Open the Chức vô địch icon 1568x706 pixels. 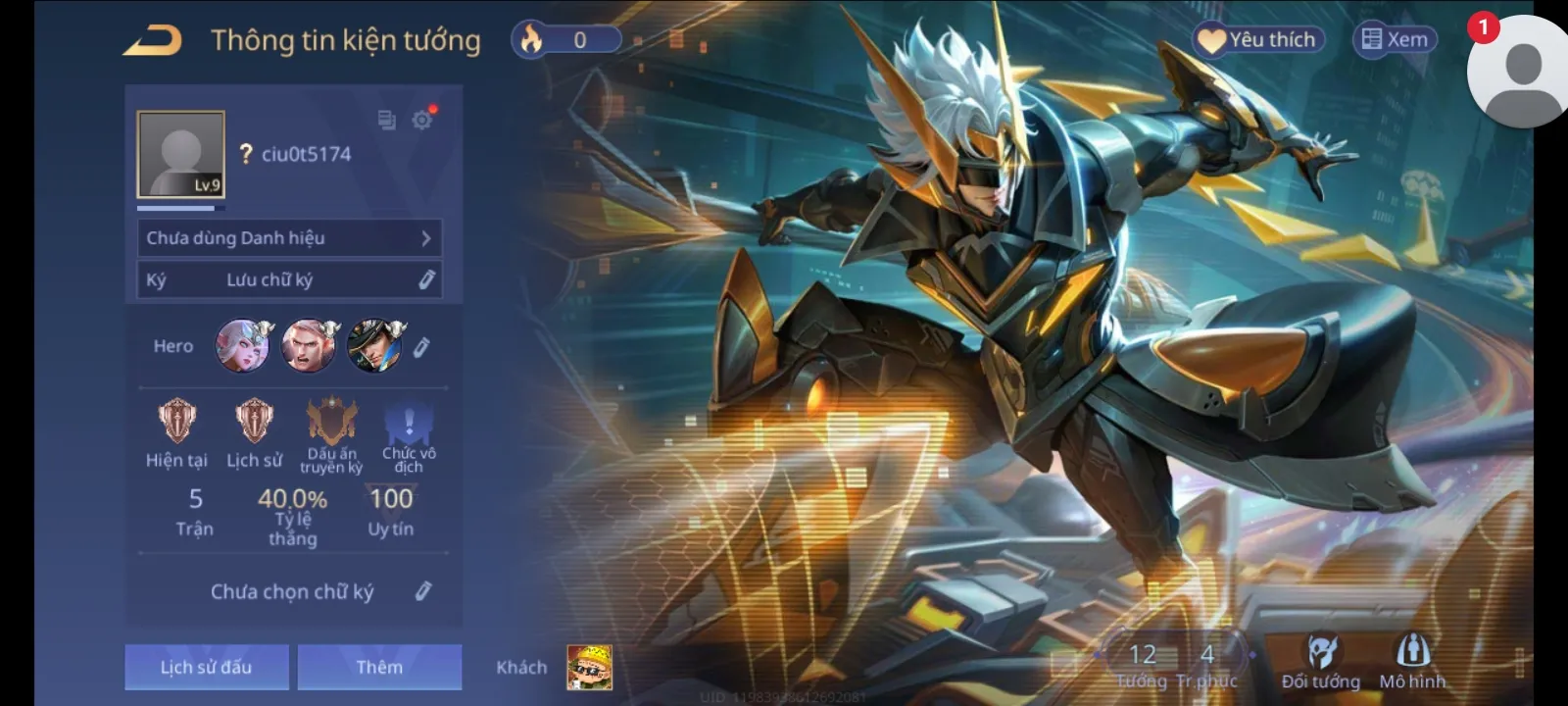tap(408, 424)
